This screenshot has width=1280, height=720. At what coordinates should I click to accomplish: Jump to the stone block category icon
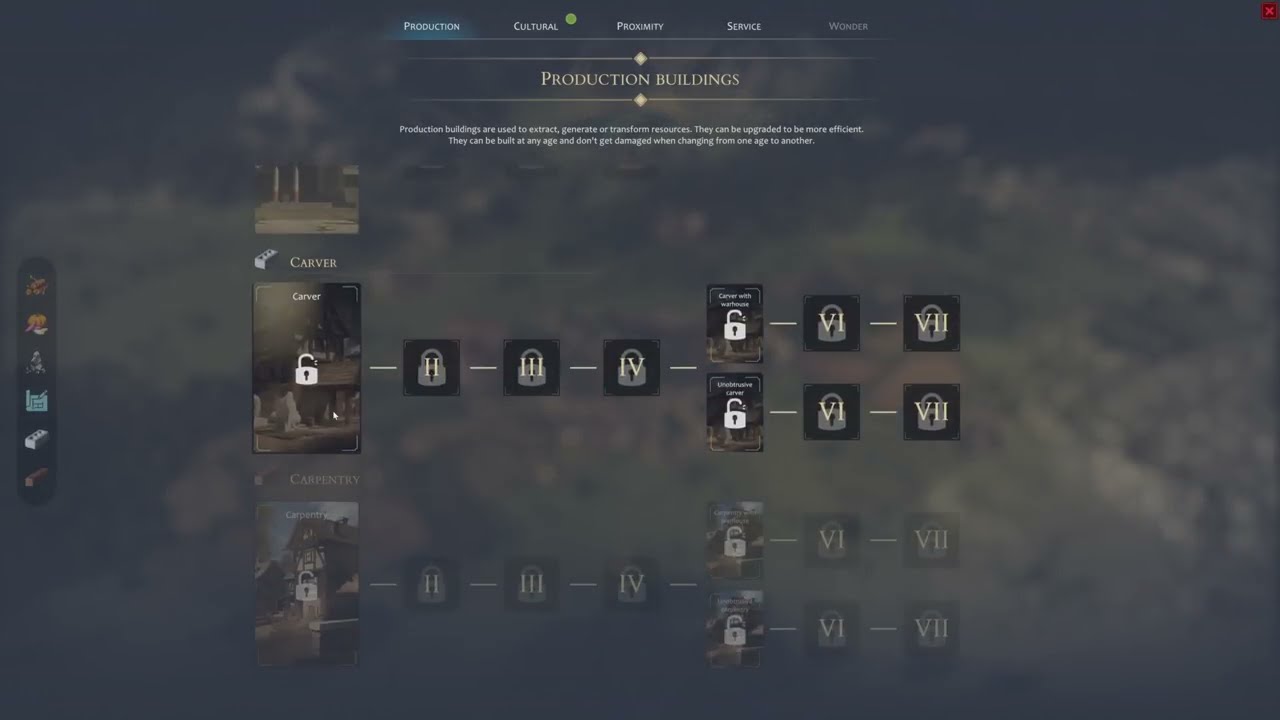pyautogui.click(x=37, y=440)
